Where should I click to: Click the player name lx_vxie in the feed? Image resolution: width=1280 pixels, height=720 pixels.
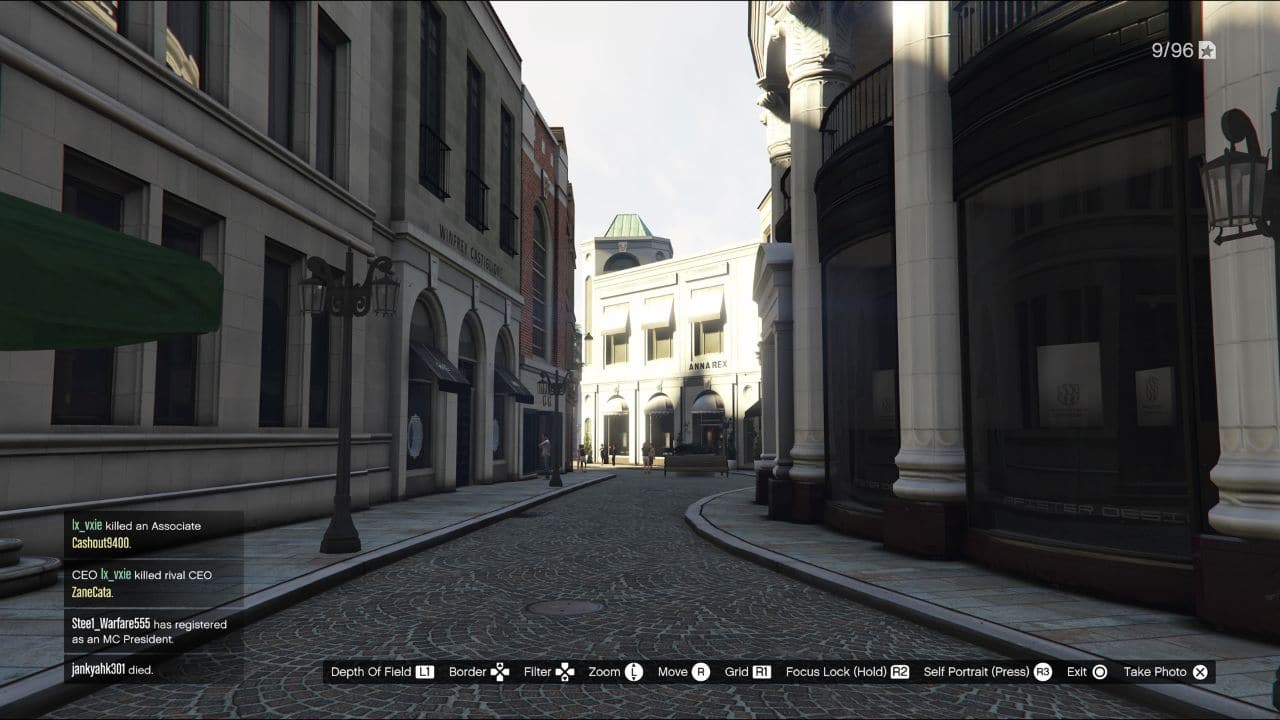pyautogui.click(x=85, y=525)
